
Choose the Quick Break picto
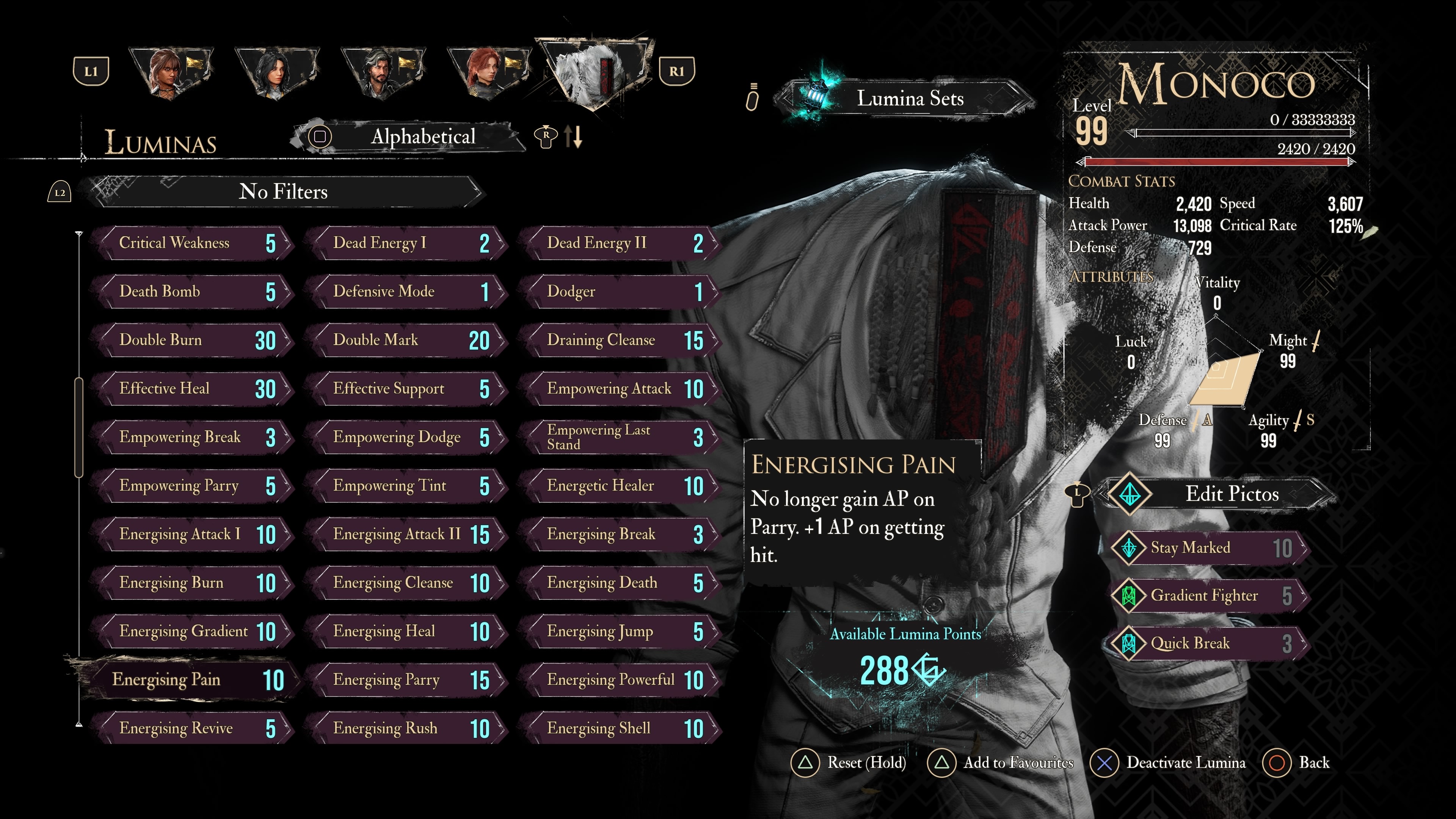tap(1210, 643)
